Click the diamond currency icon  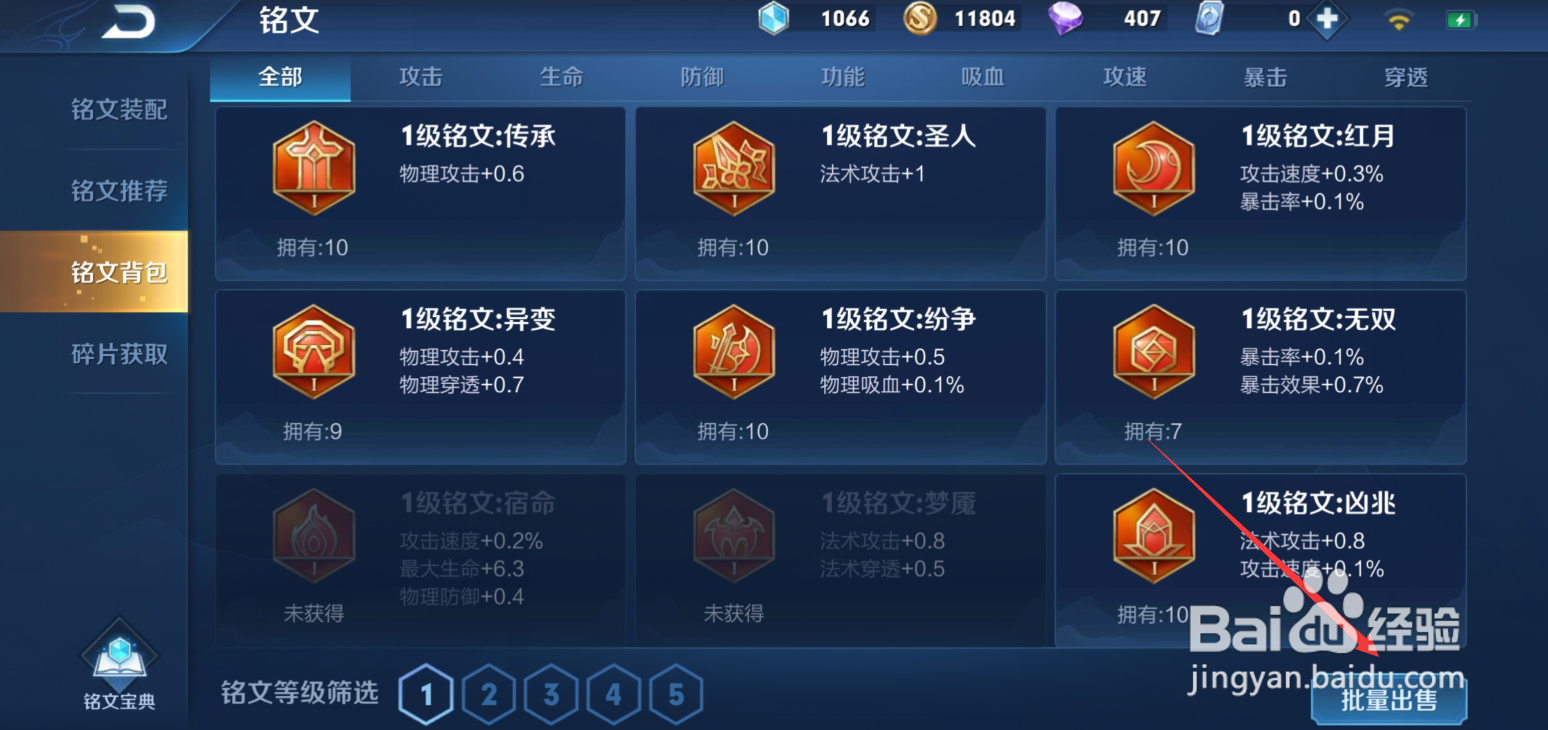tap(1064, 18)
